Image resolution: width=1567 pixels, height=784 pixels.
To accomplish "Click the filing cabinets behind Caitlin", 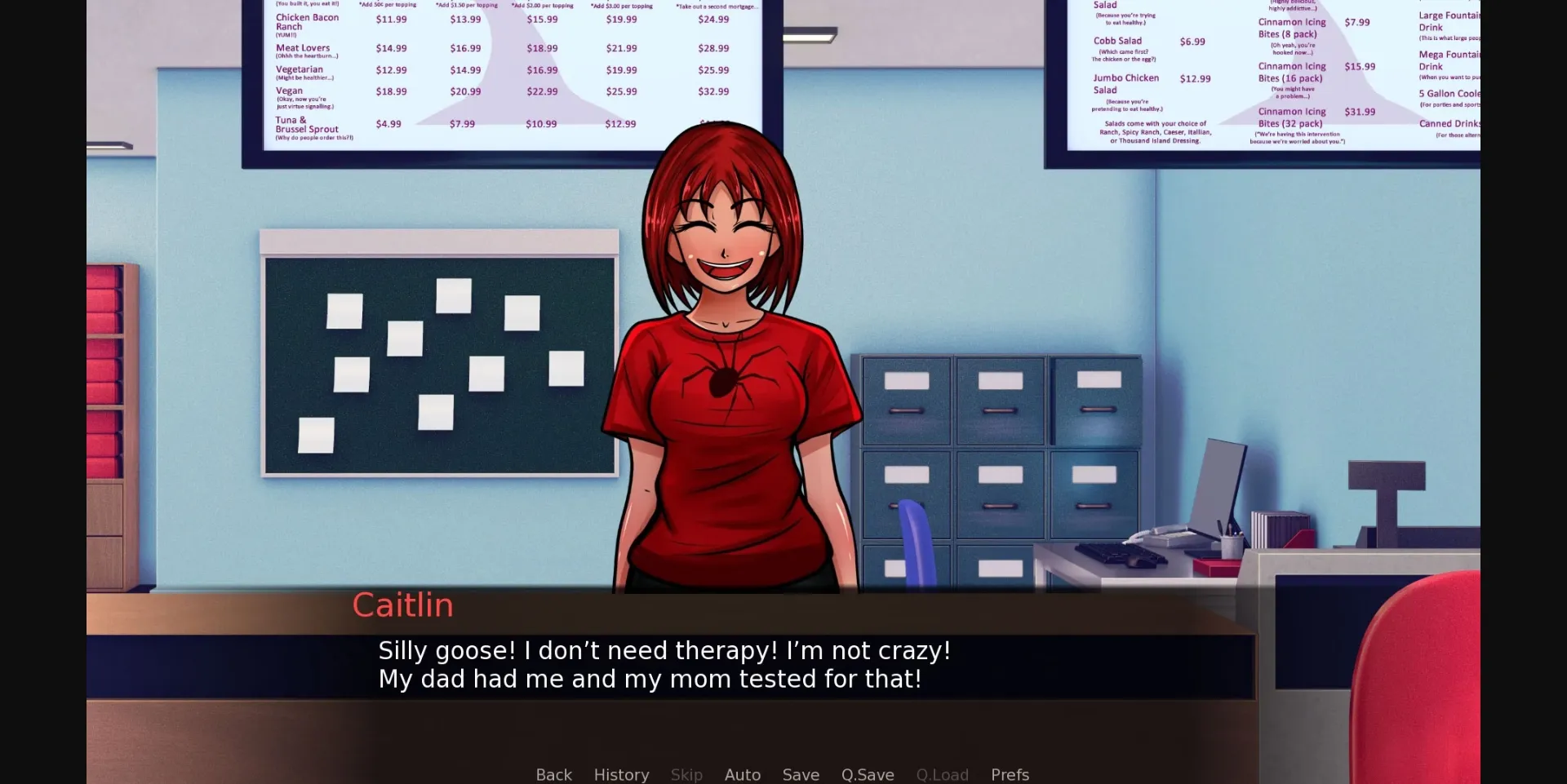I will pyautogui.click(x=996, y=449).
